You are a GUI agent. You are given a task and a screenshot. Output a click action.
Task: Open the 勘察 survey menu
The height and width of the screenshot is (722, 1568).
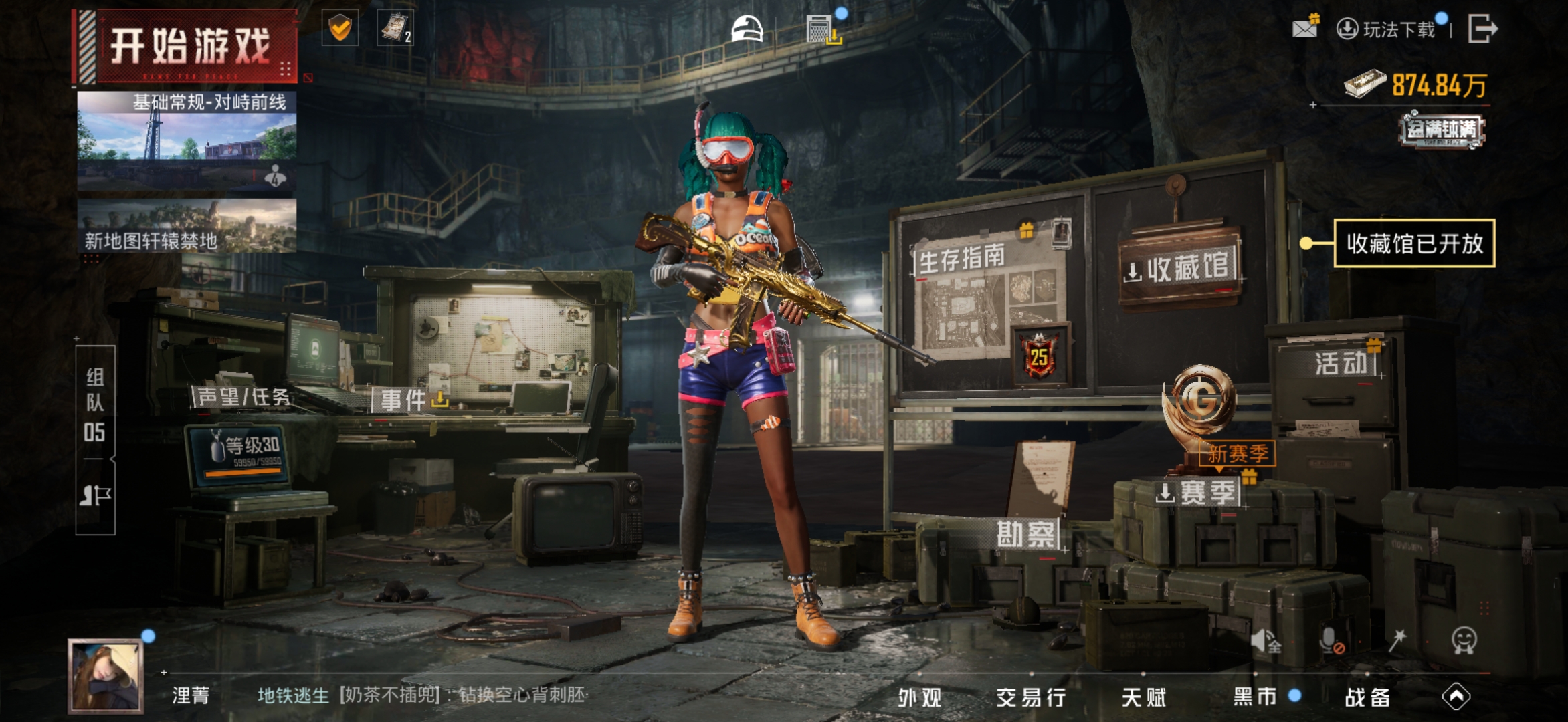click(1025, 534)
